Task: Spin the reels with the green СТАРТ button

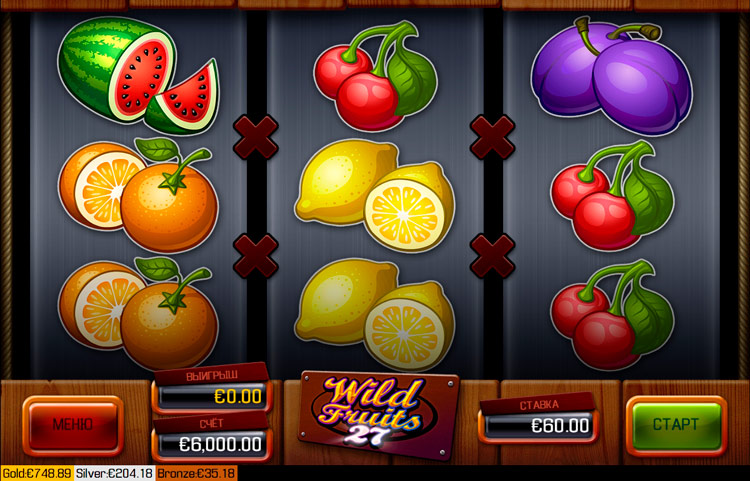Action: (676, 425)
